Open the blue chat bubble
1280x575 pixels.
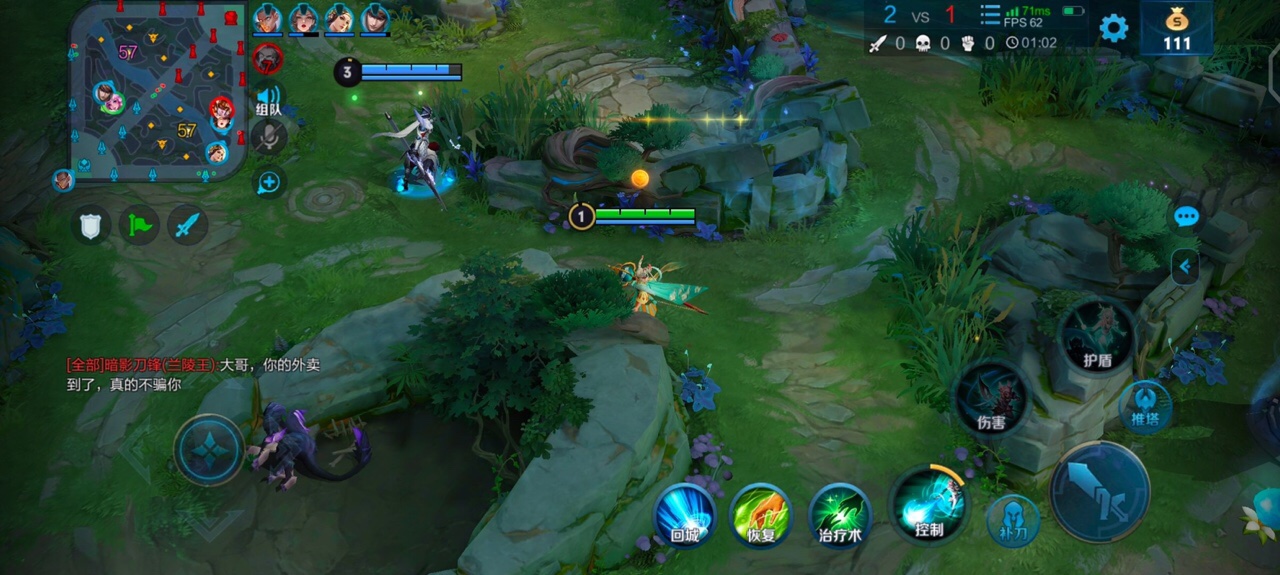click(1186, 217)
